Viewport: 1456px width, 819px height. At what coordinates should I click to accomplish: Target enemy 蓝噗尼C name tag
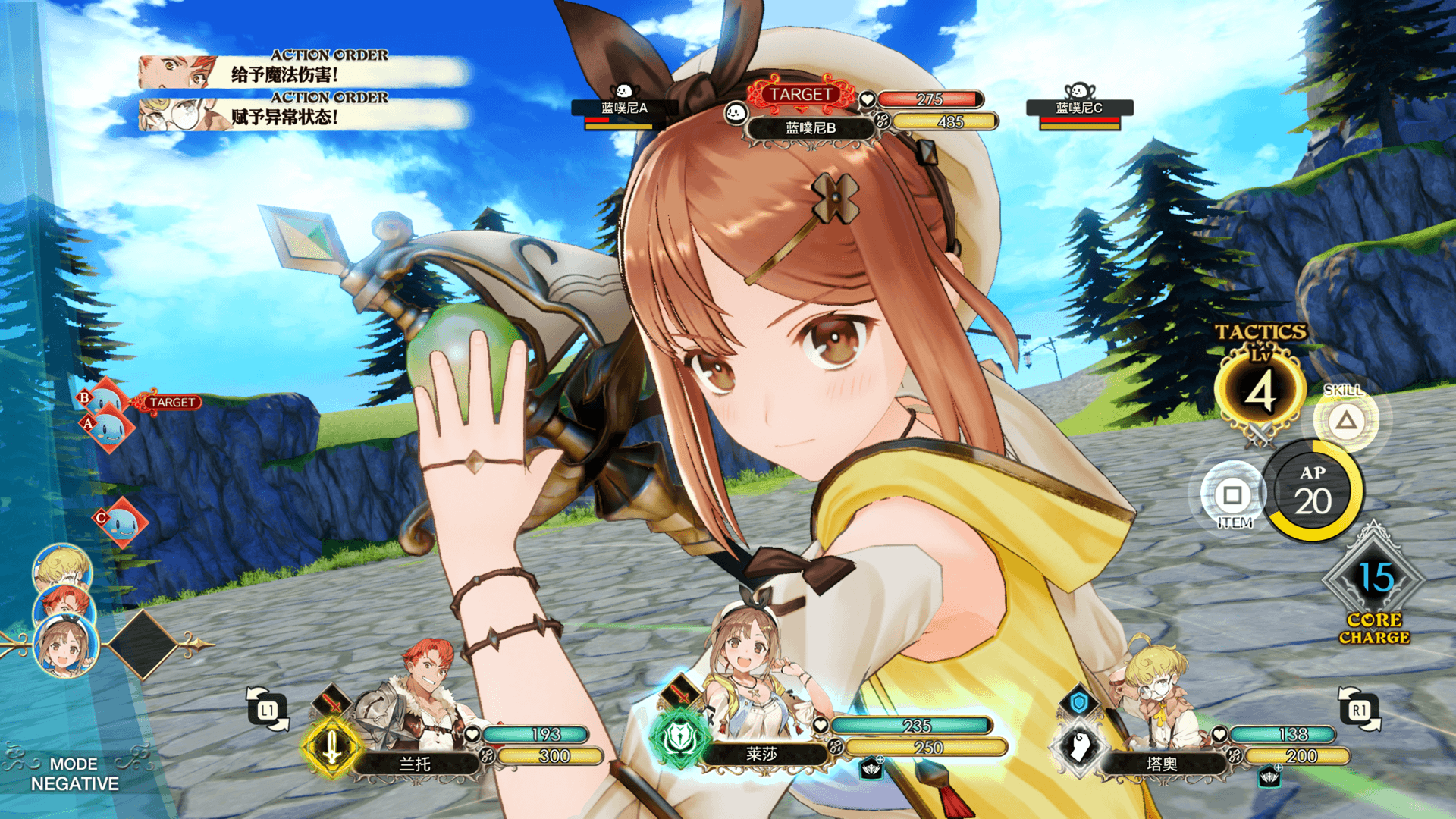[x=1078, y=108]
